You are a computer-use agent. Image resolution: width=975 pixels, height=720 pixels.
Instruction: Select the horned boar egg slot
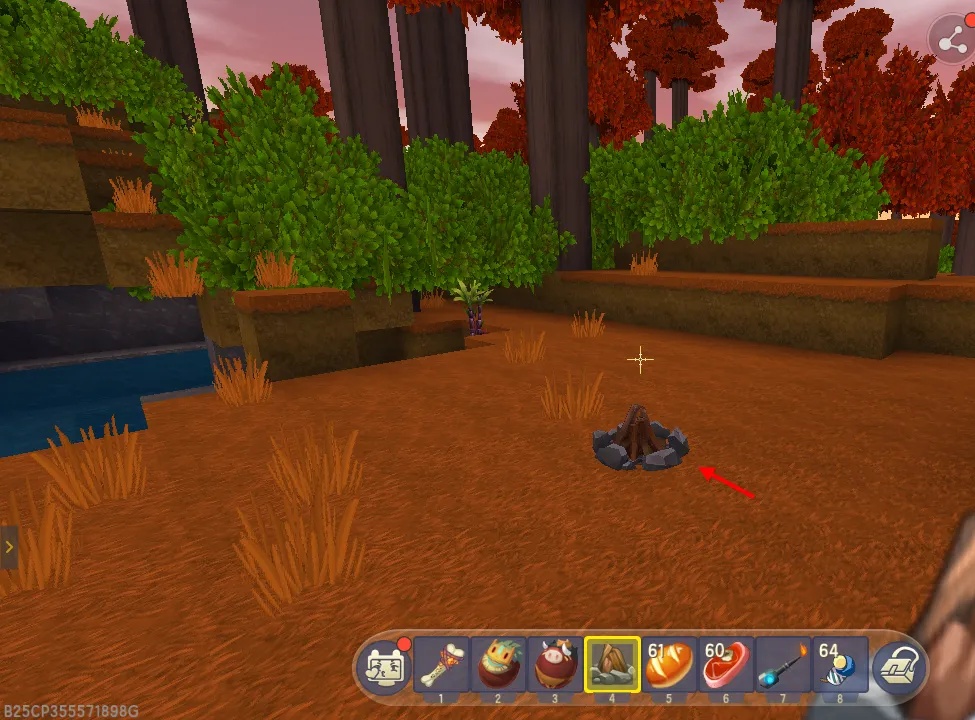[x=555, y=664]
